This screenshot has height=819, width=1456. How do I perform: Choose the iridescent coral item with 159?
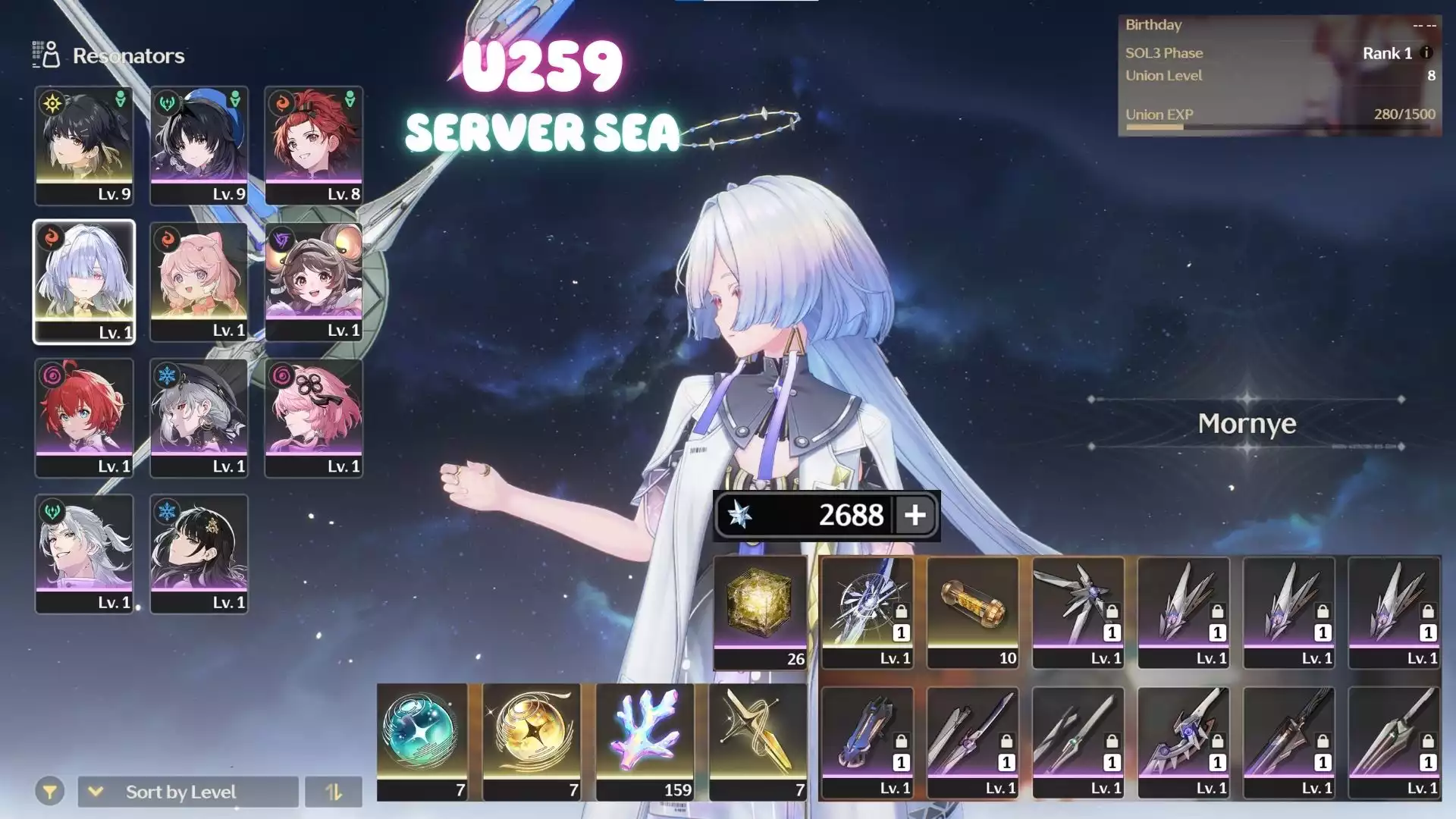point(645,742)
